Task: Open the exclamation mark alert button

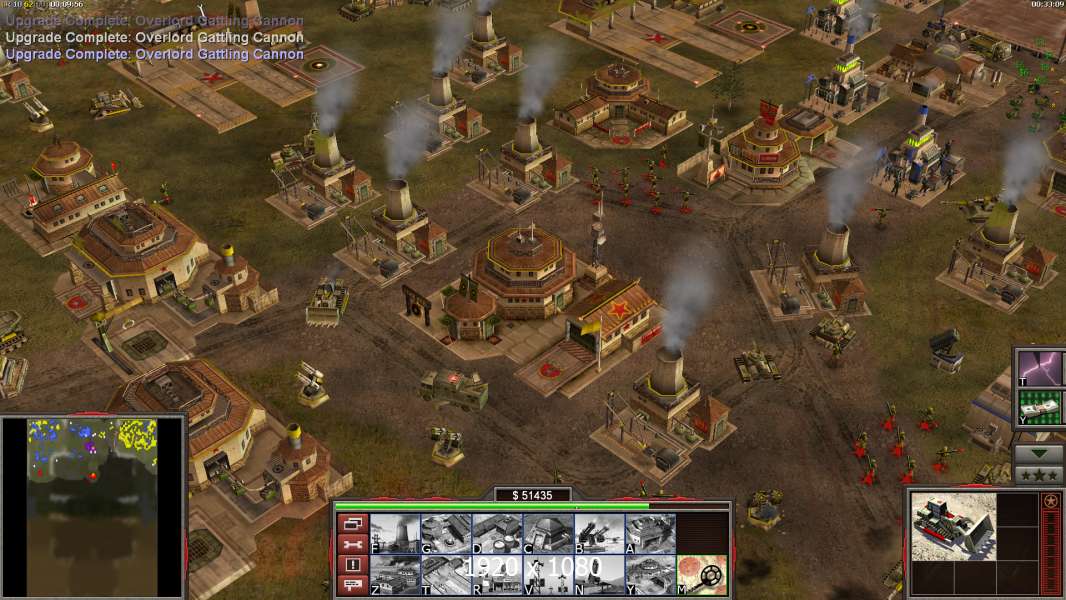Action: click(351, 565)
